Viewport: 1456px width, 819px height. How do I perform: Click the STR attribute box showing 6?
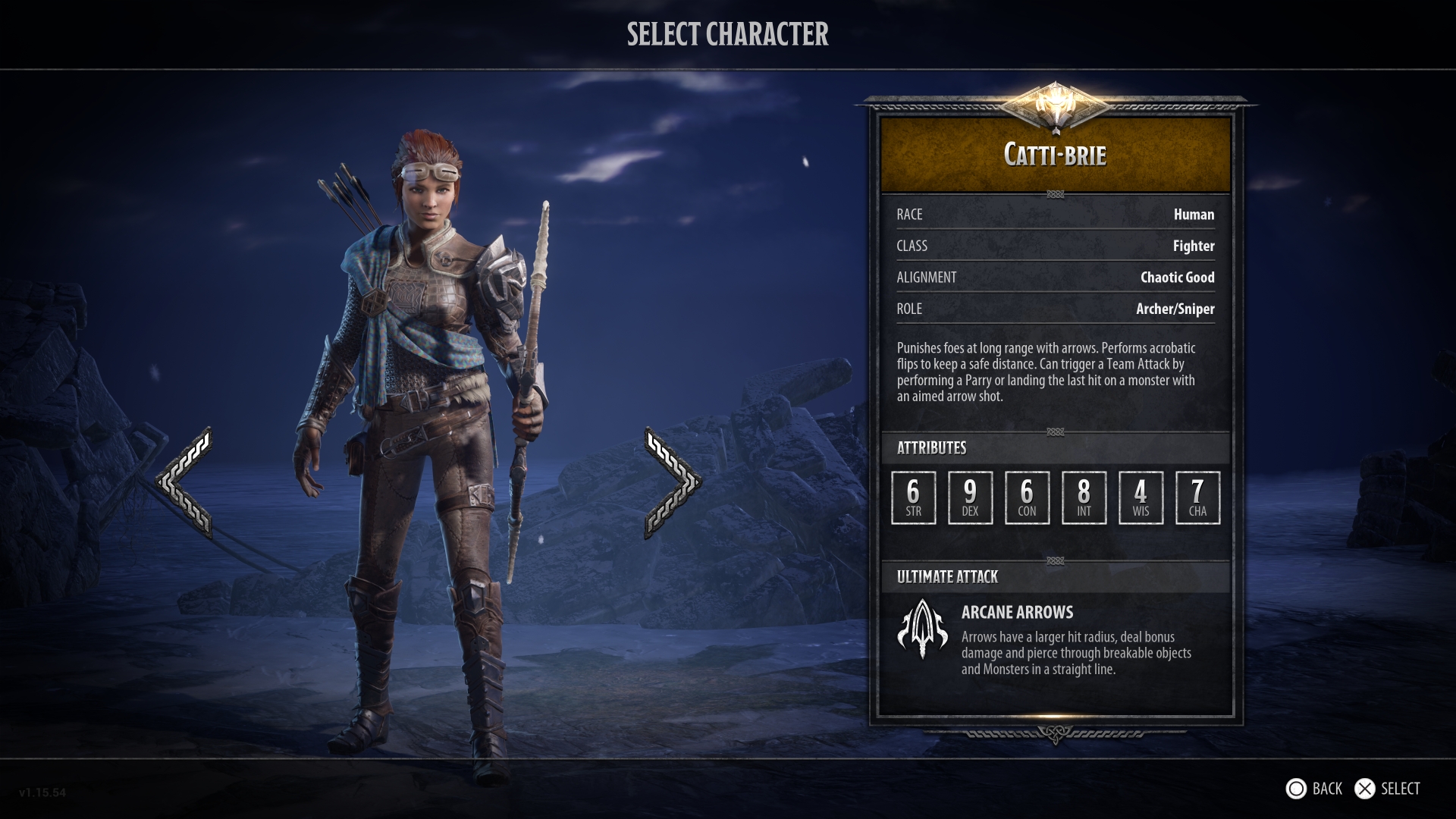tap(913, 497)
